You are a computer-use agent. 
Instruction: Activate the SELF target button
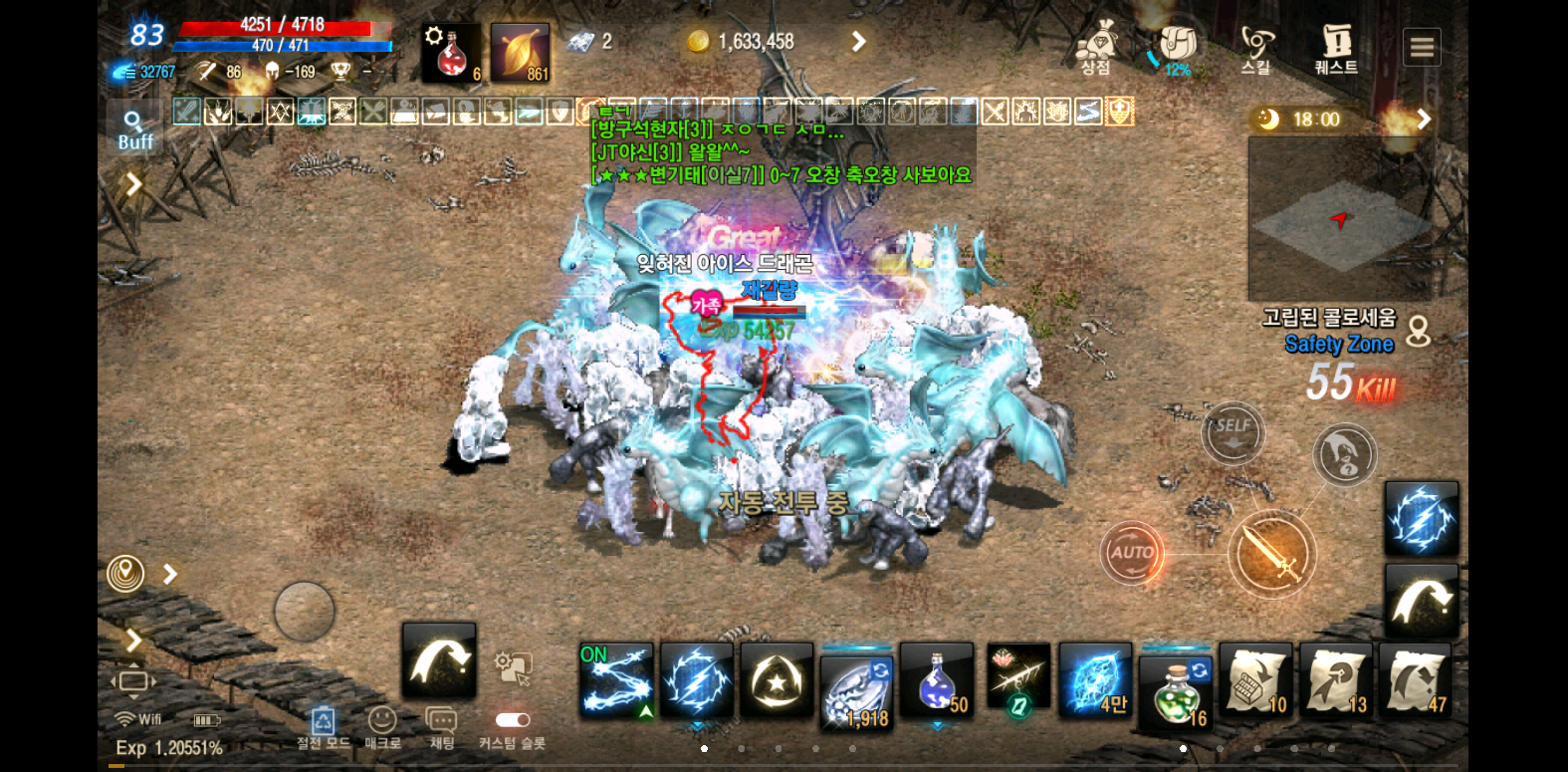[x=1232, y=432]
